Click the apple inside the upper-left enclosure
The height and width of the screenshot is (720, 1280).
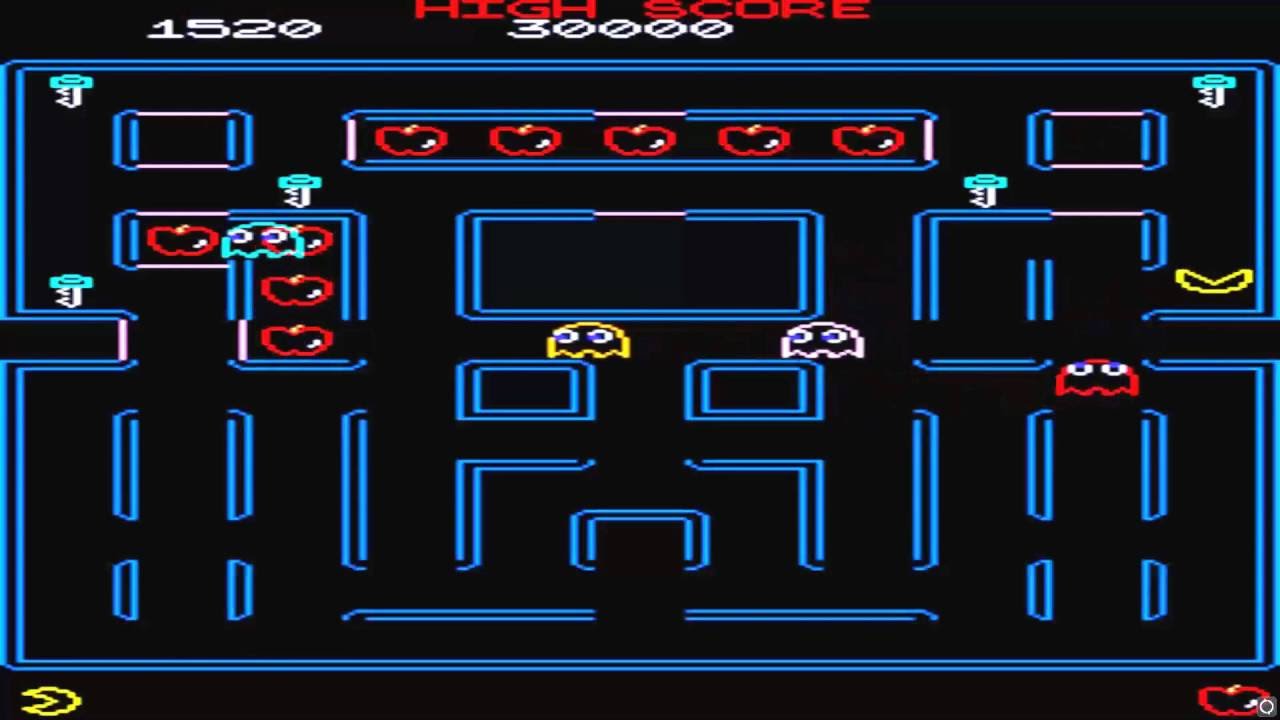coord(180,240)
